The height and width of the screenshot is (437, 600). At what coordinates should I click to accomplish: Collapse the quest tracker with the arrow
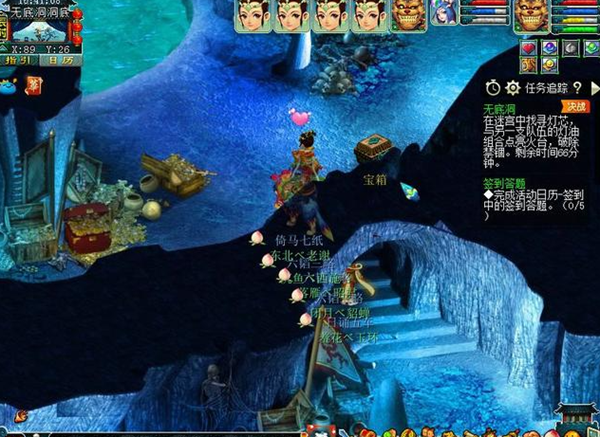click(594, 88)
